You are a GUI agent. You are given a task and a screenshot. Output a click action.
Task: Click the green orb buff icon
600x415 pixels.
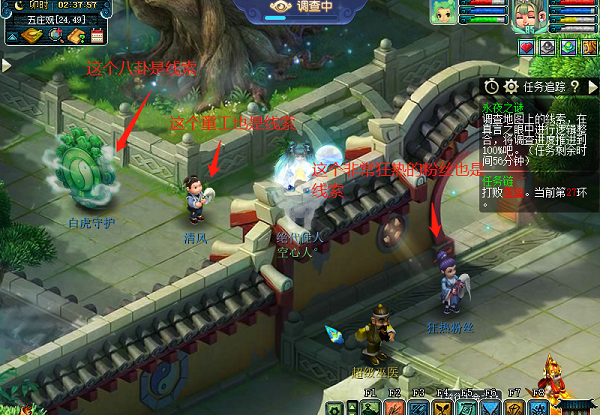coord(568,46)
